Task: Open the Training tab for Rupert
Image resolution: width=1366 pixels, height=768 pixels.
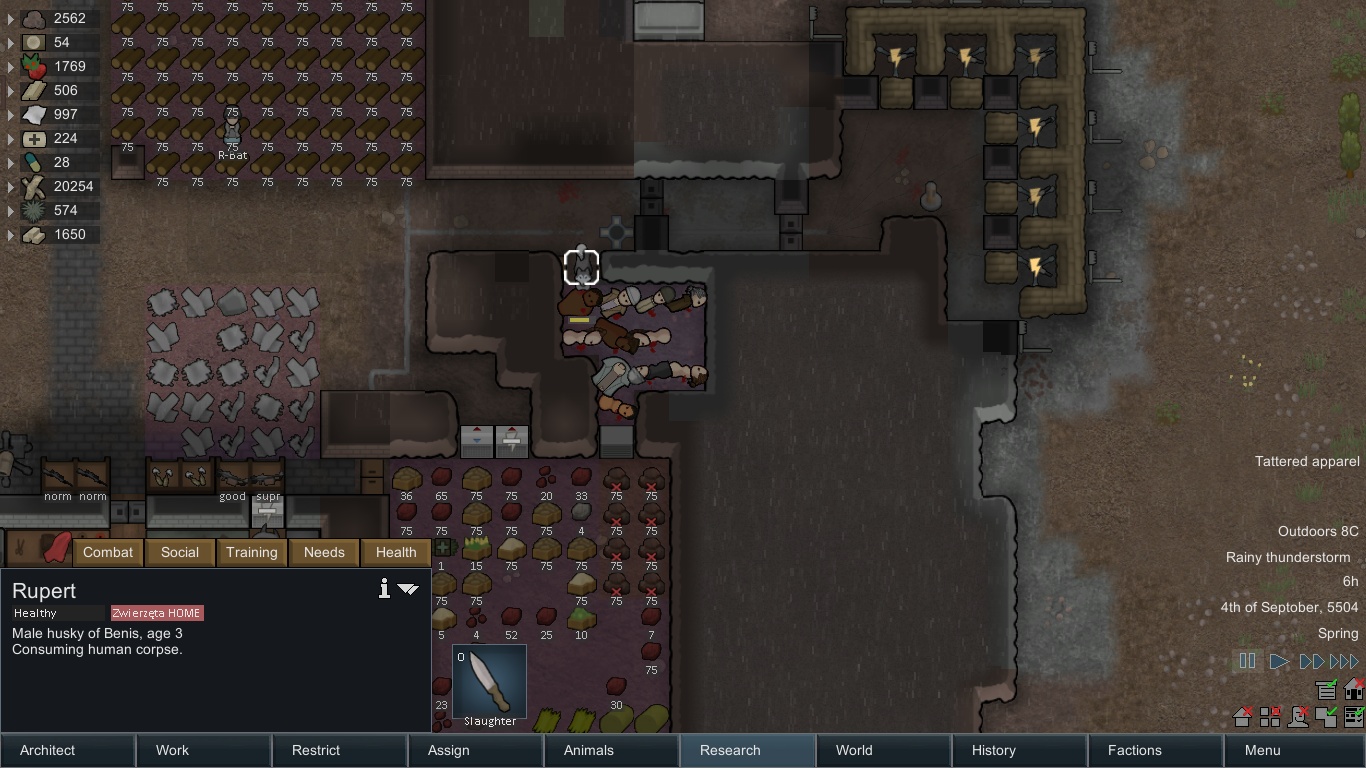Action: click(x=251, y=552)
